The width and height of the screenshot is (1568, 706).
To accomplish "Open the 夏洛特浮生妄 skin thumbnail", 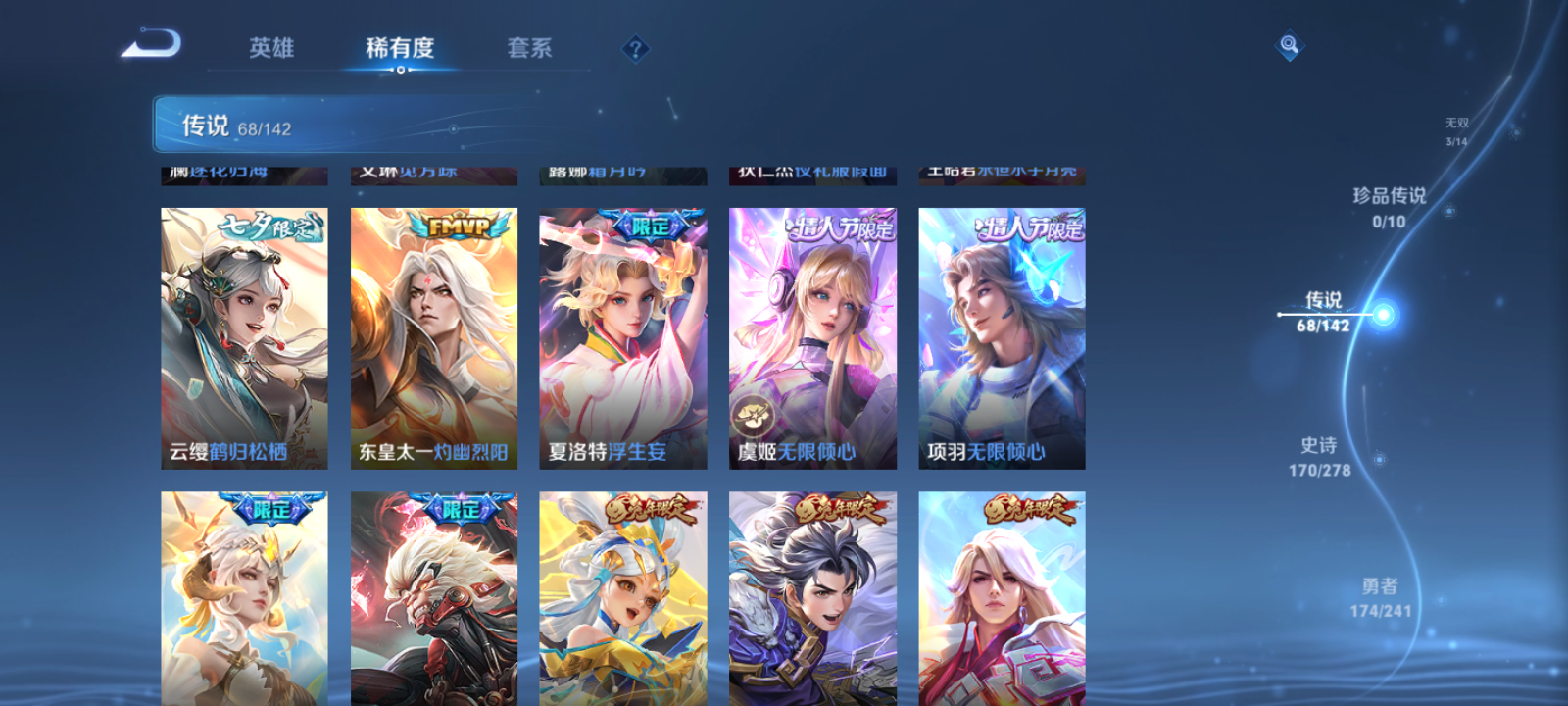I will [623, 333].
